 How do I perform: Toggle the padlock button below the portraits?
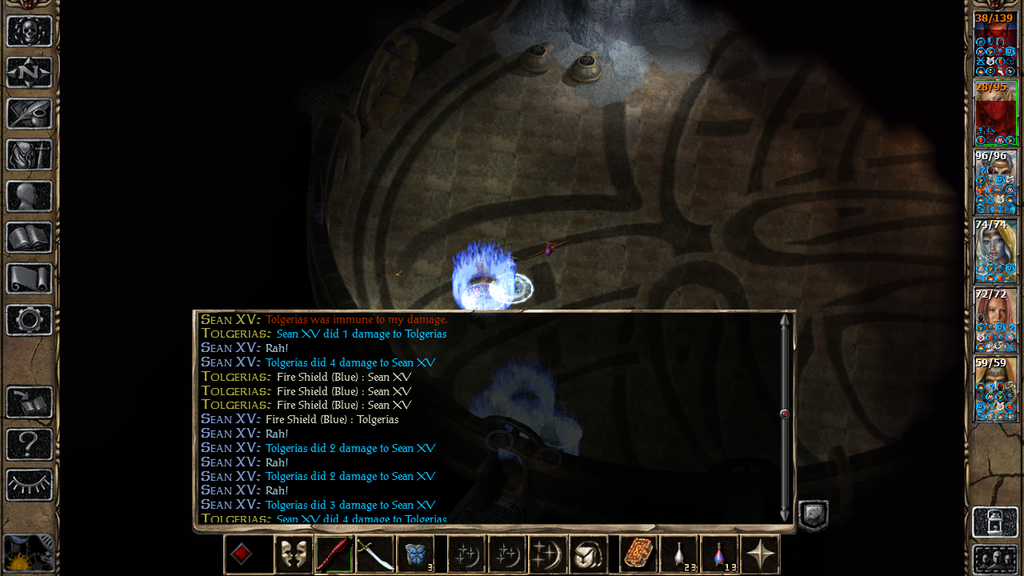tap(995, 521)
